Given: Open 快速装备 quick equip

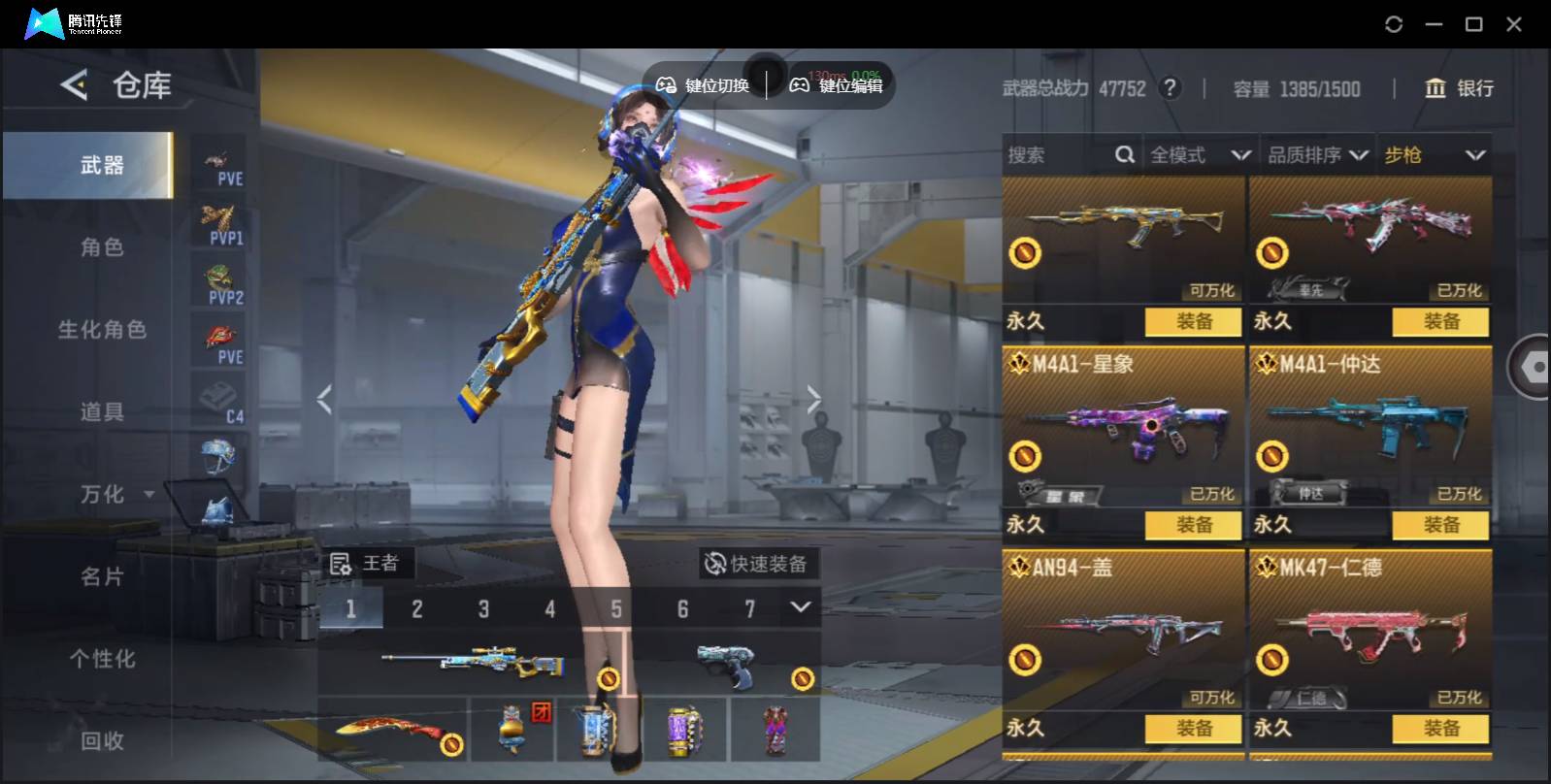Looking at the screenshot, I should click(757, 564).
